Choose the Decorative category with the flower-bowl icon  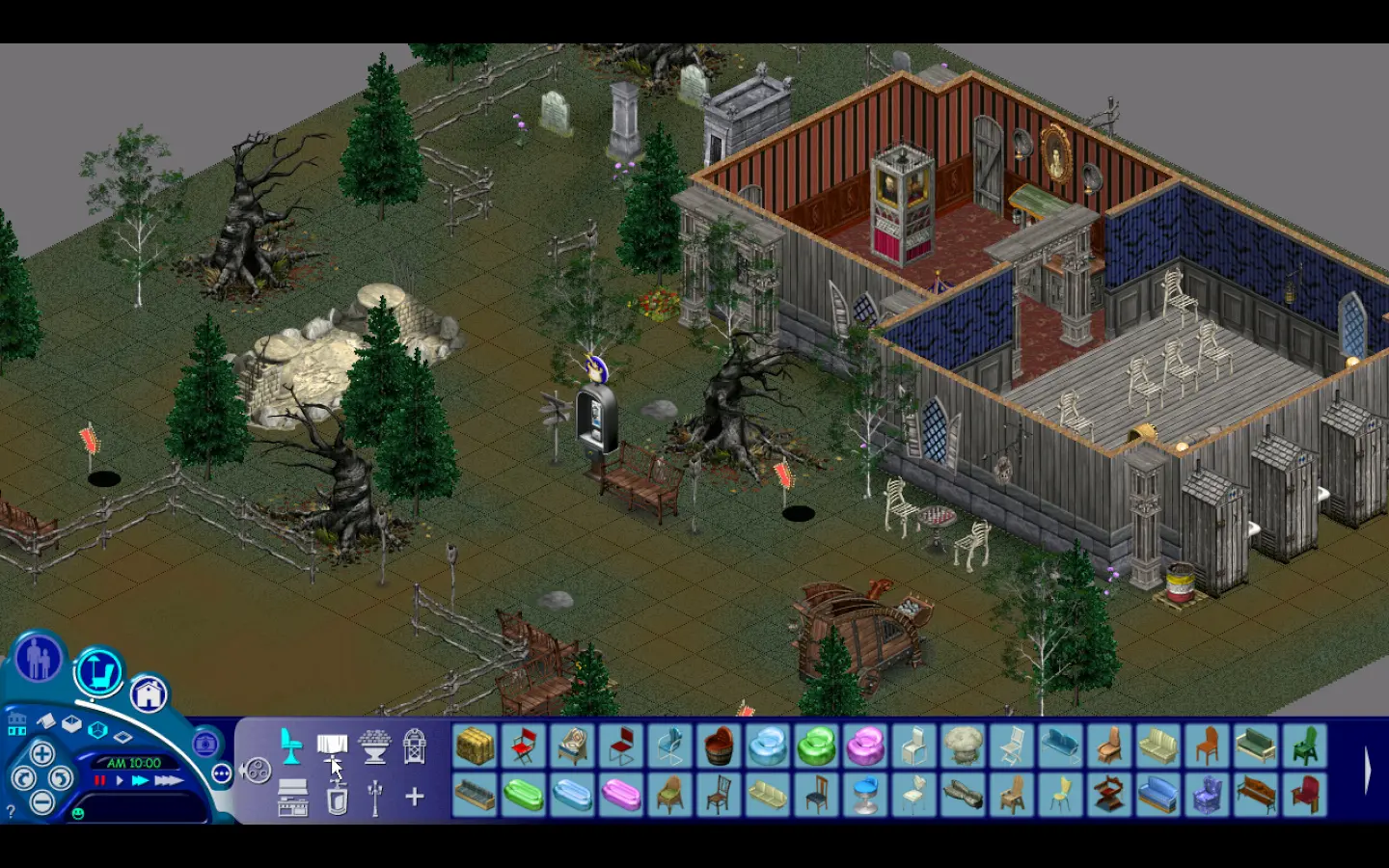[x=373, y=746]
